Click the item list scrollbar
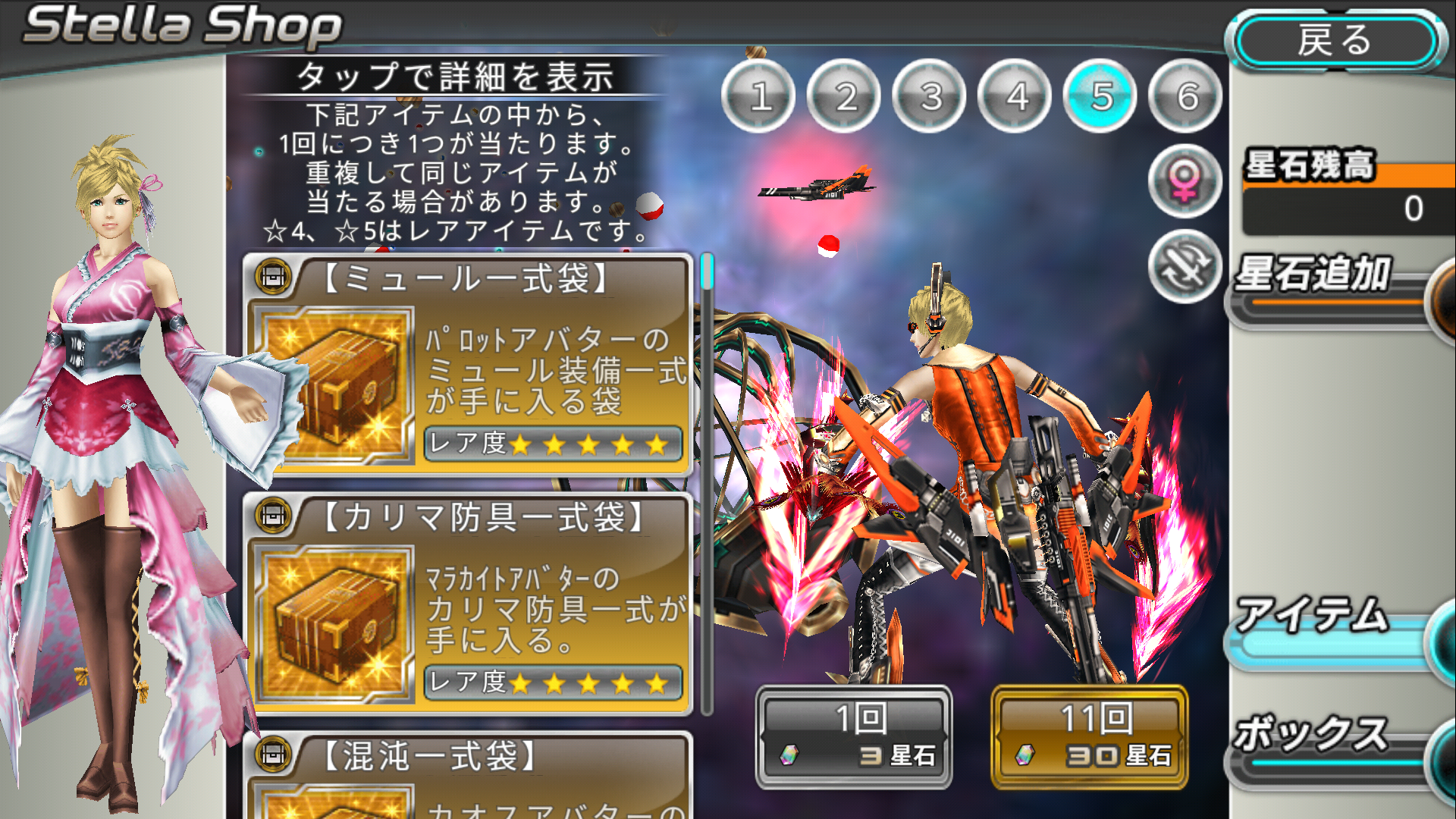 click(x=707, y=485)
